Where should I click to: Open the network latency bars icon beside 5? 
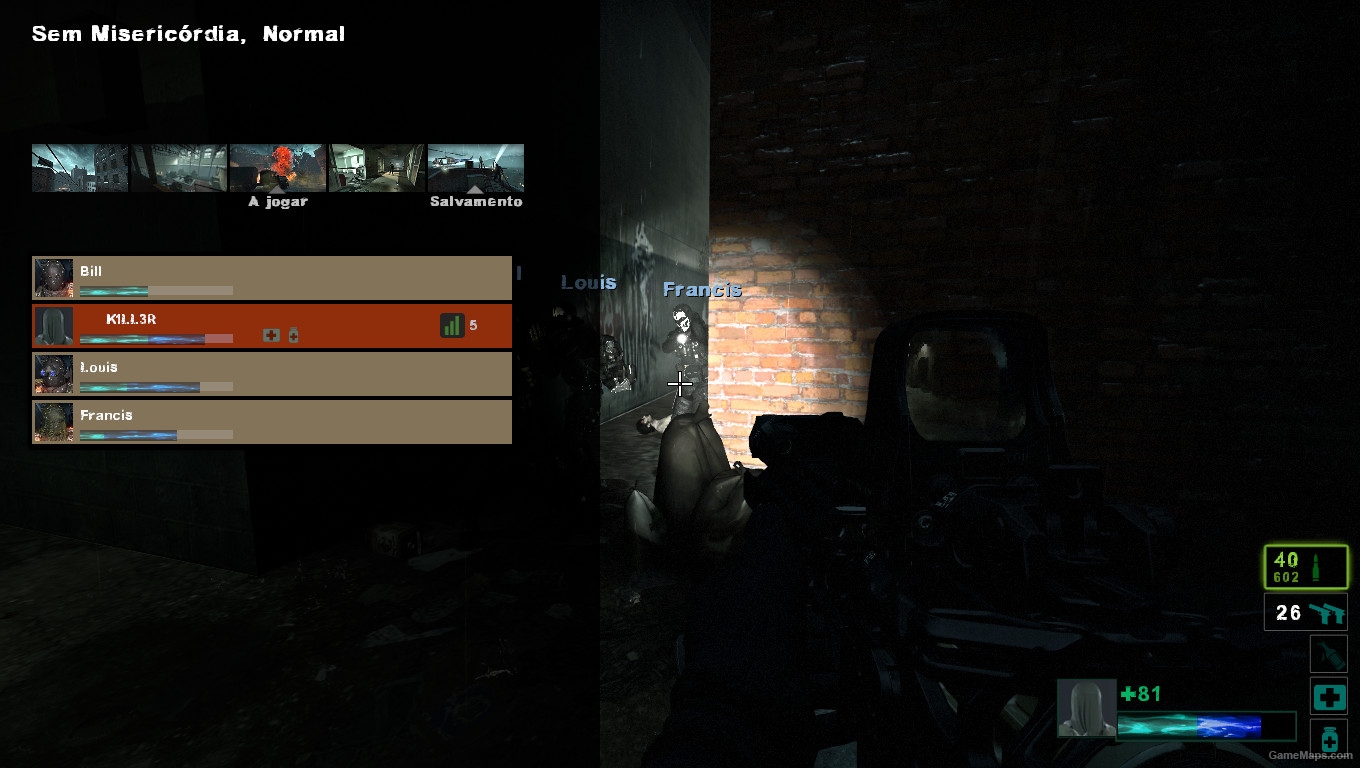(x=452, y=325)
